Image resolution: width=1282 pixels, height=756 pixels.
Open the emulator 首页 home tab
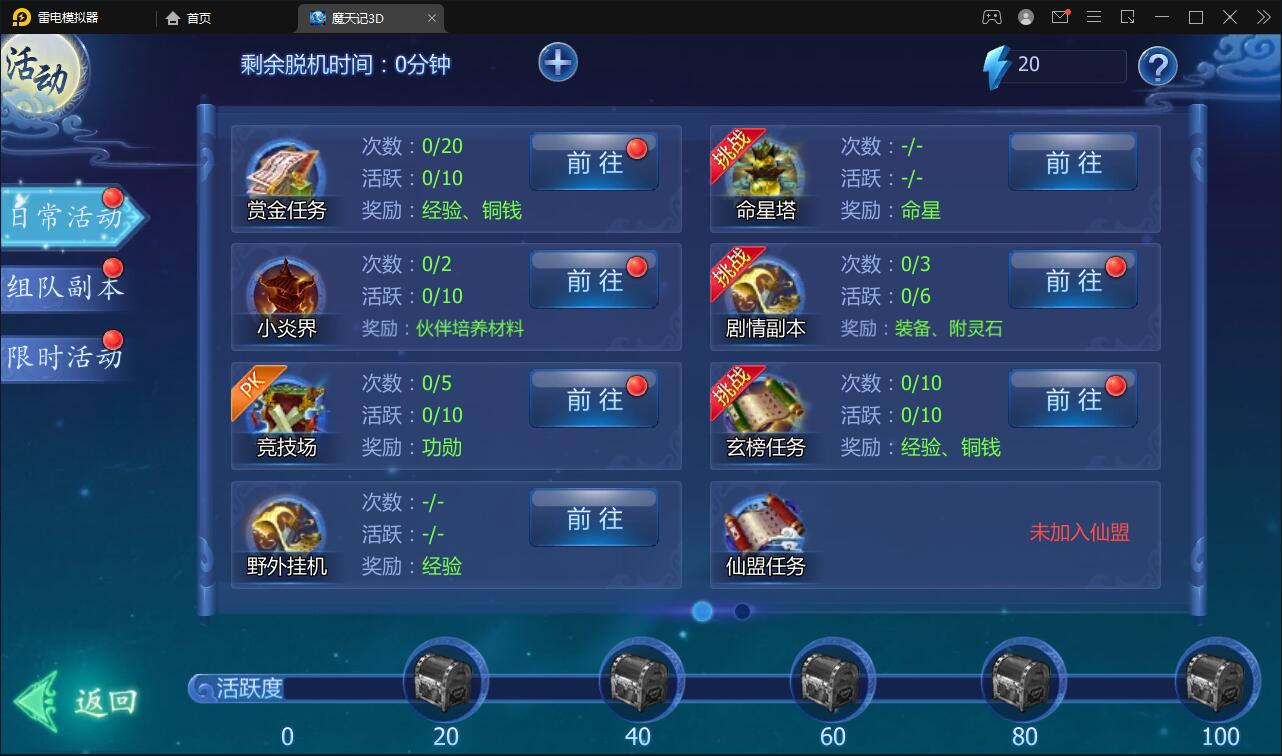tap(189, 18)
